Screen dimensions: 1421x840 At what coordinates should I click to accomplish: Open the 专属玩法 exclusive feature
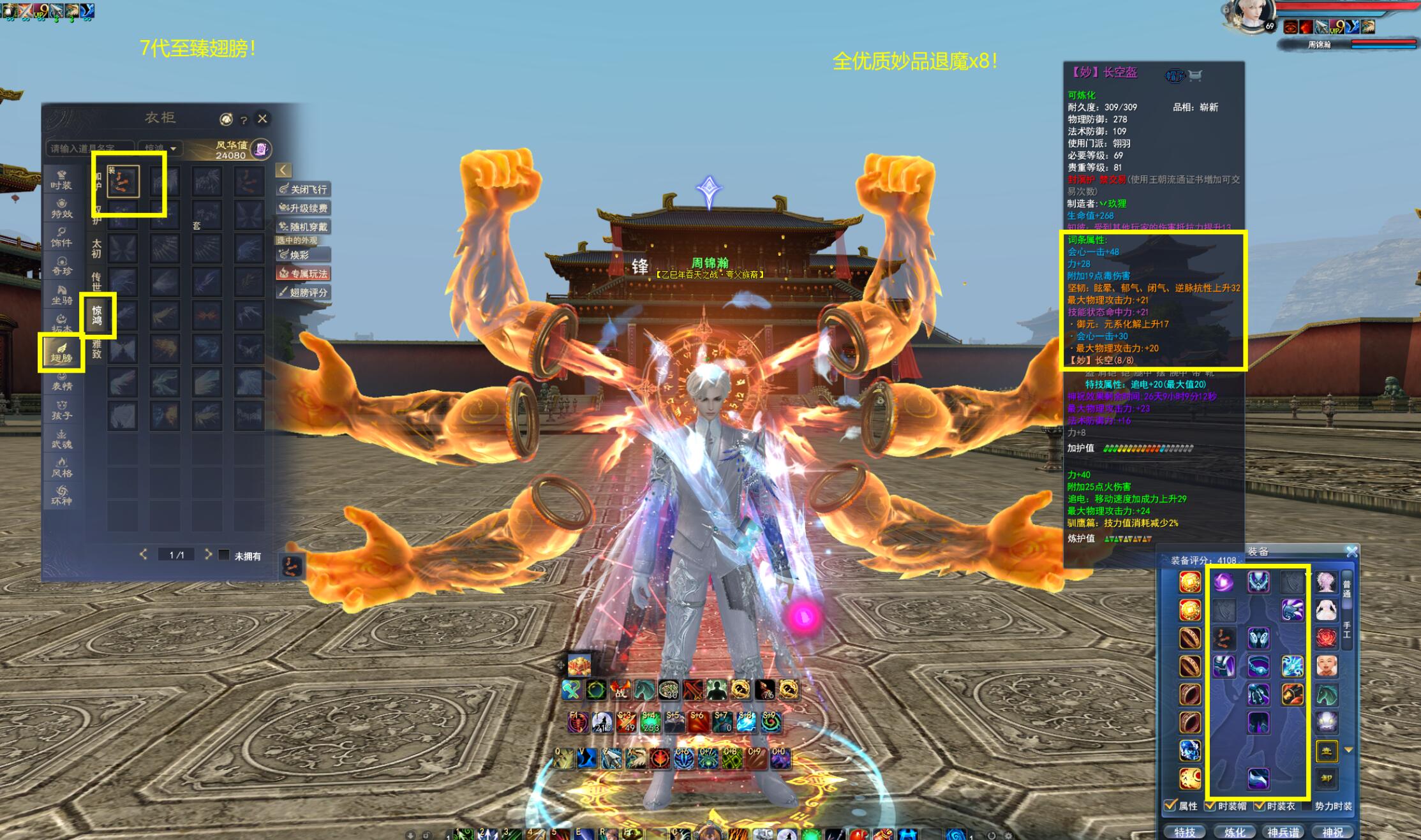coord(304,274)
